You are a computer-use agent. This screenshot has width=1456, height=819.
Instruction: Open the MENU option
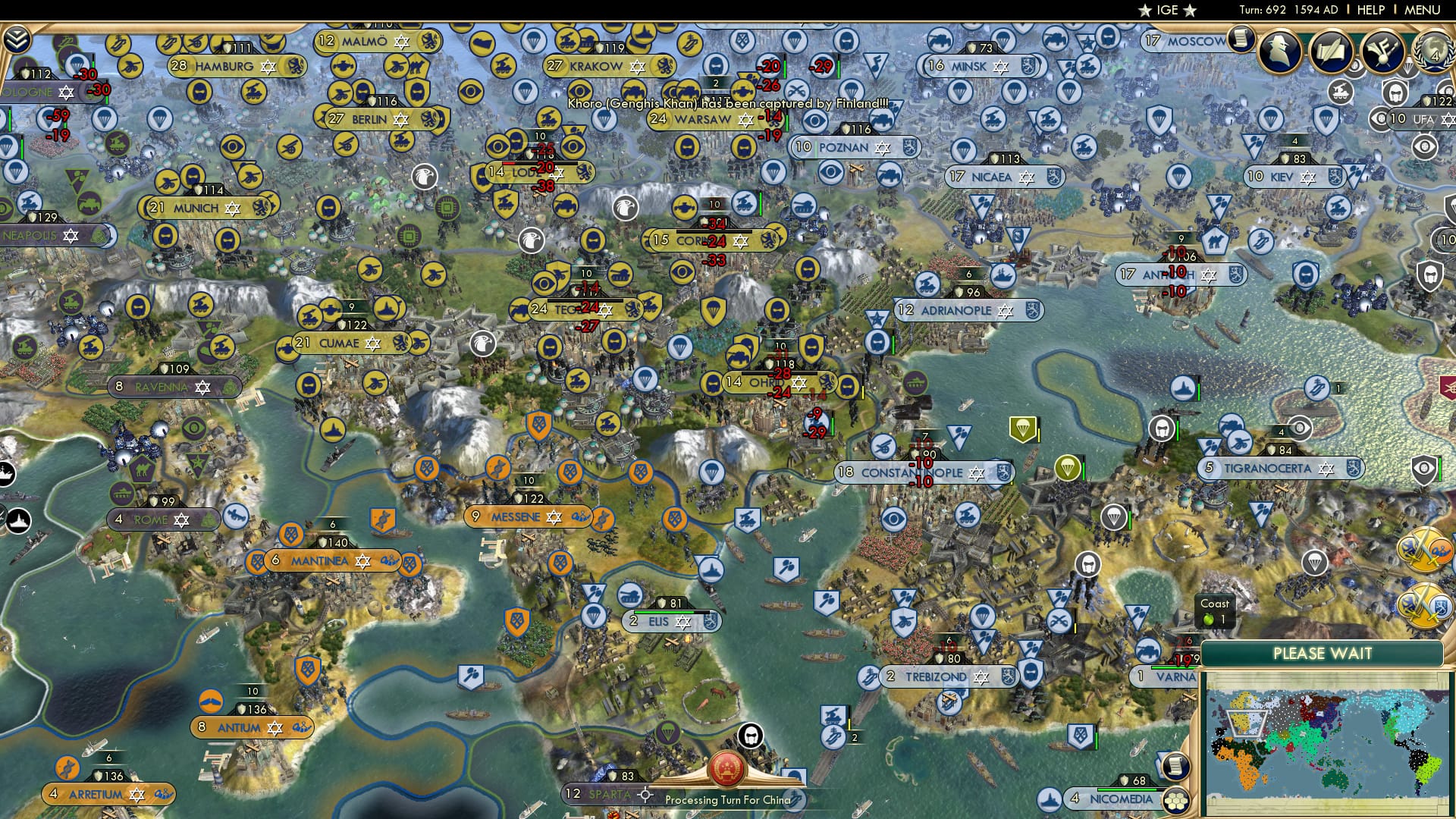[1423, 10]
